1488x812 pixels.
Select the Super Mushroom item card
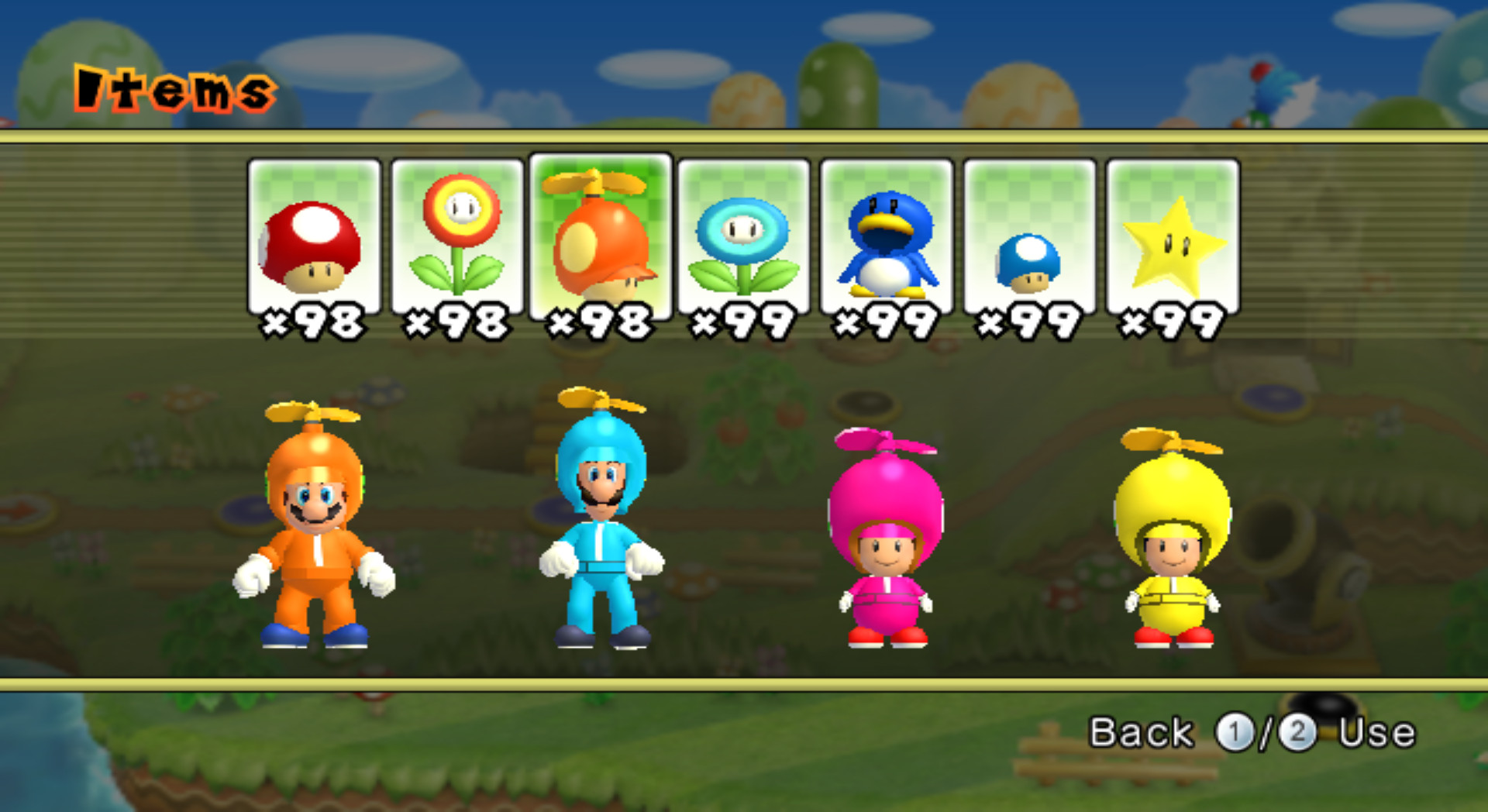click(x=313, y=236)
